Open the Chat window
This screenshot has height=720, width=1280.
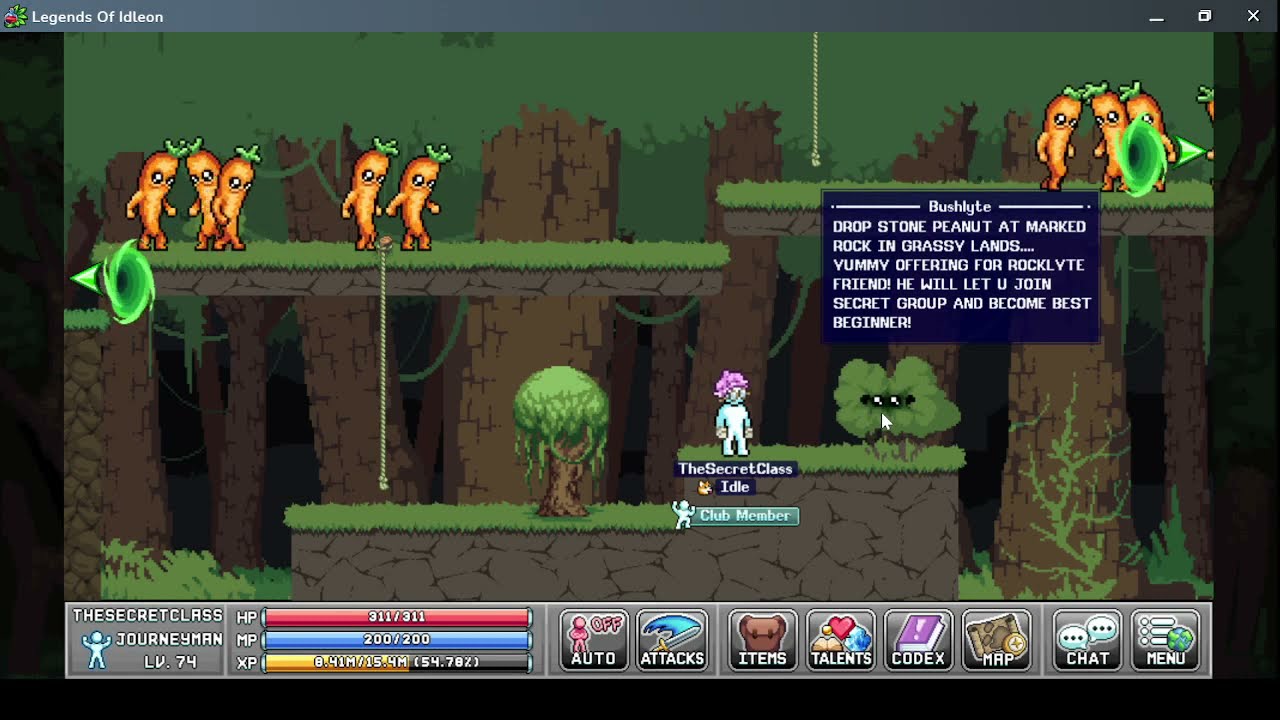pyautogui.click(x=1087, y=640)
